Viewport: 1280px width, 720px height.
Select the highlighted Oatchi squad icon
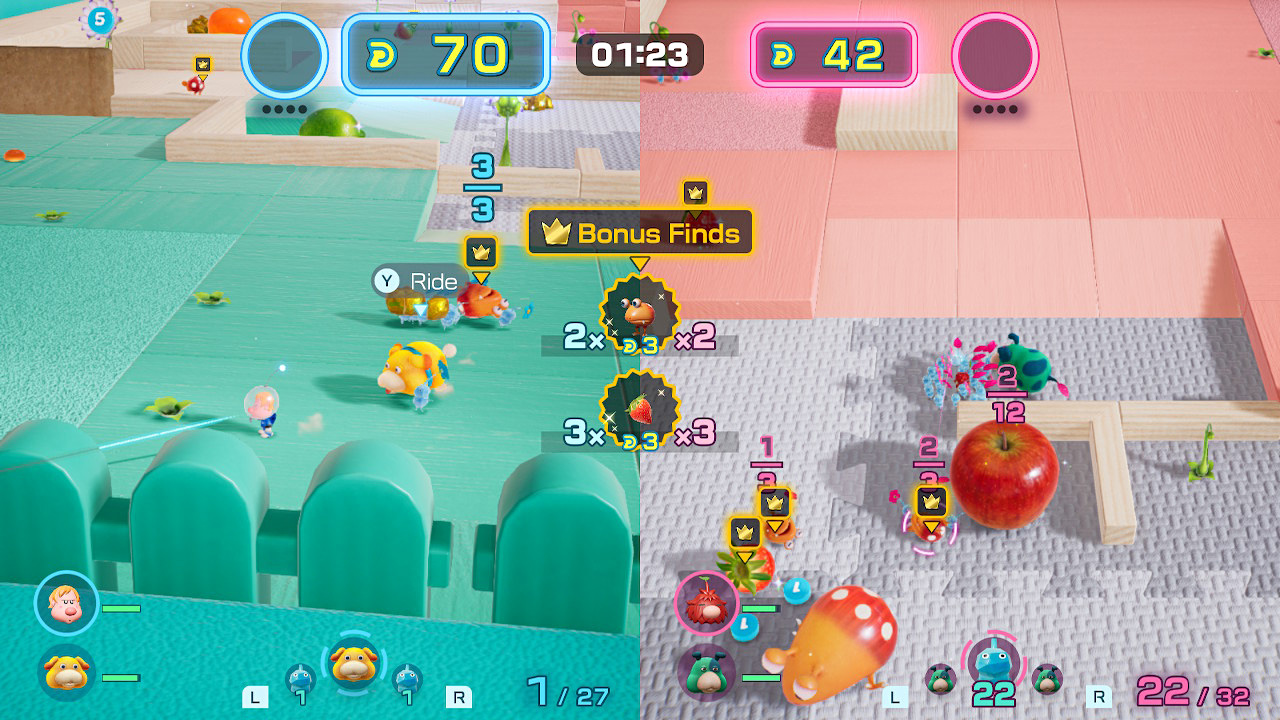click(352, 662)
